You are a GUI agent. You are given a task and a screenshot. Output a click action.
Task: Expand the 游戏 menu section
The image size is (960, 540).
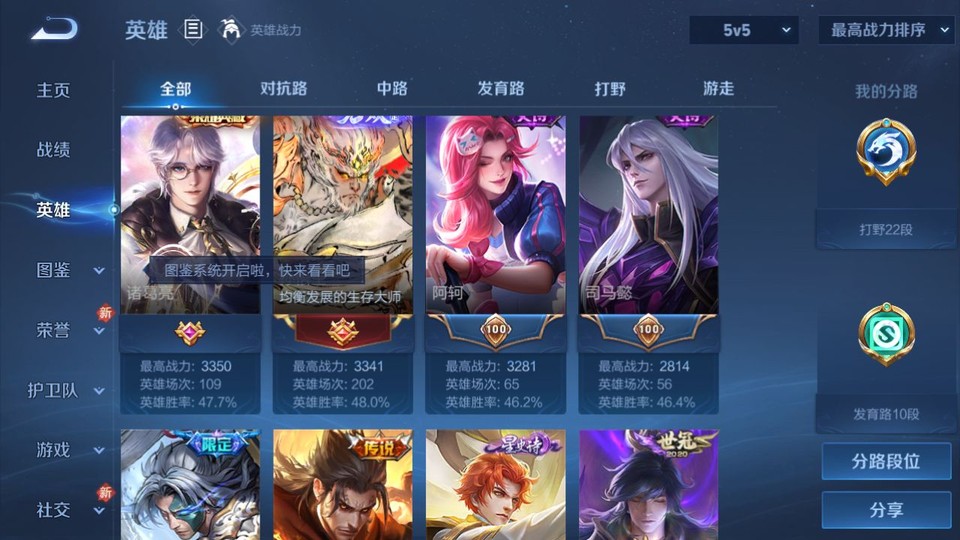(x=68, y=450)
